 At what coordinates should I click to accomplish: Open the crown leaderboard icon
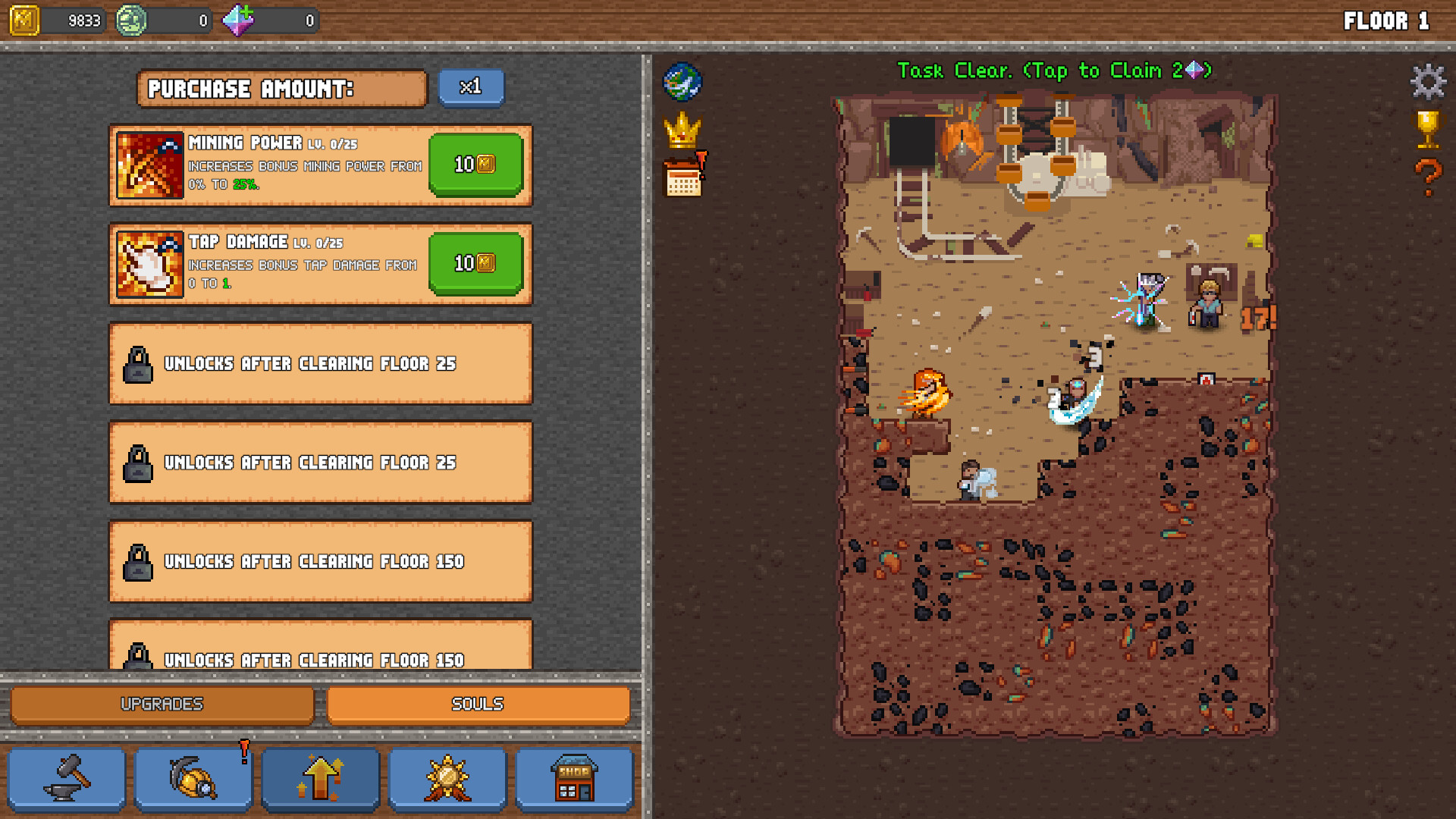(x=682, y=129)
